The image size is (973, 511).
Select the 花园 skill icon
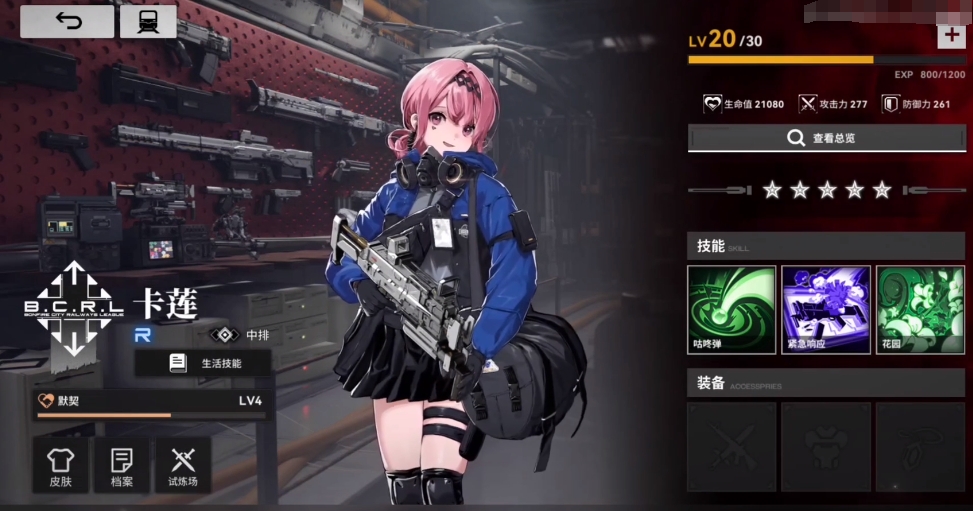920,309
